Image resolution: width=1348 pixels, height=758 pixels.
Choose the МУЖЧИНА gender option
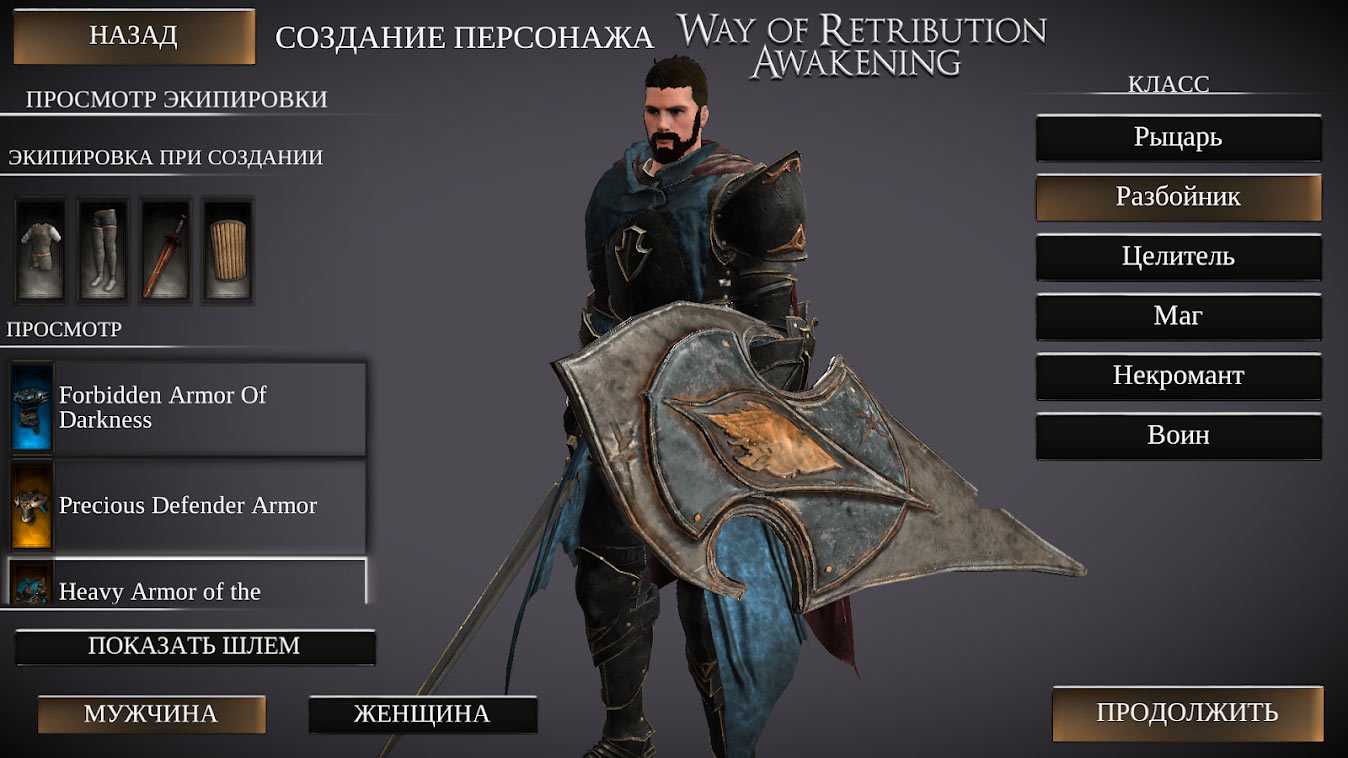point(151,714)
